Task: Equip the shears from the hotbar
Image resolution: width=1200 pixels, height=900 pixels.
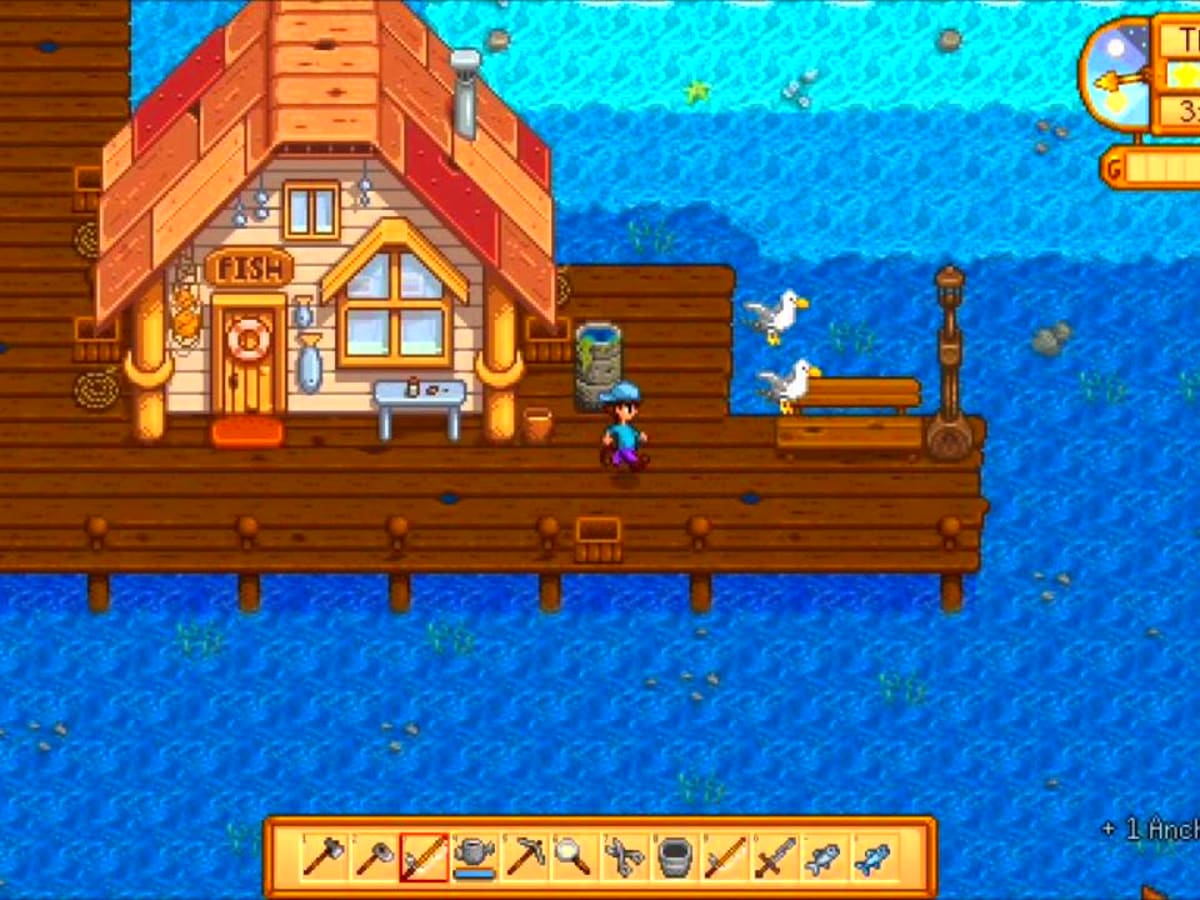Action: (x=624, y=857)
